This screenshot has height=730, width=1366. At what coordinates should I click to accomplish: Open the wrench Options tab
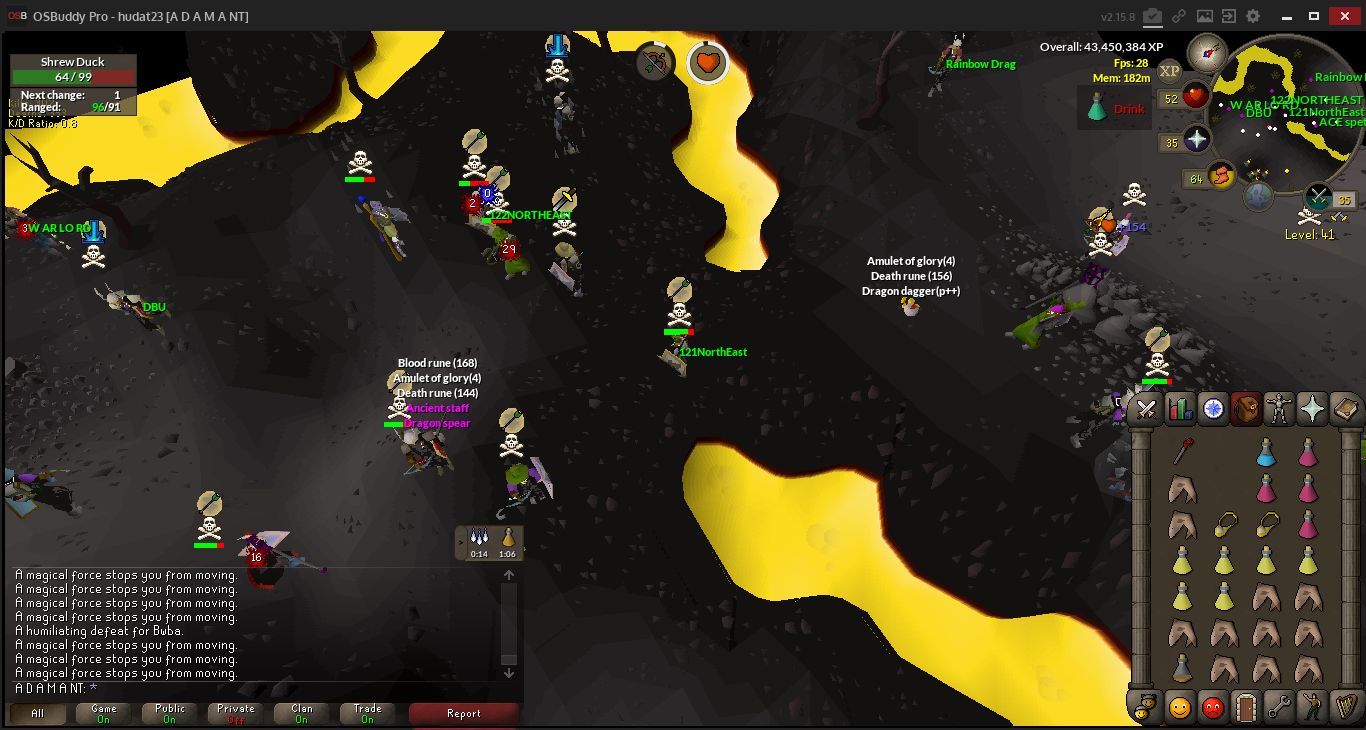coord(1279,707)
